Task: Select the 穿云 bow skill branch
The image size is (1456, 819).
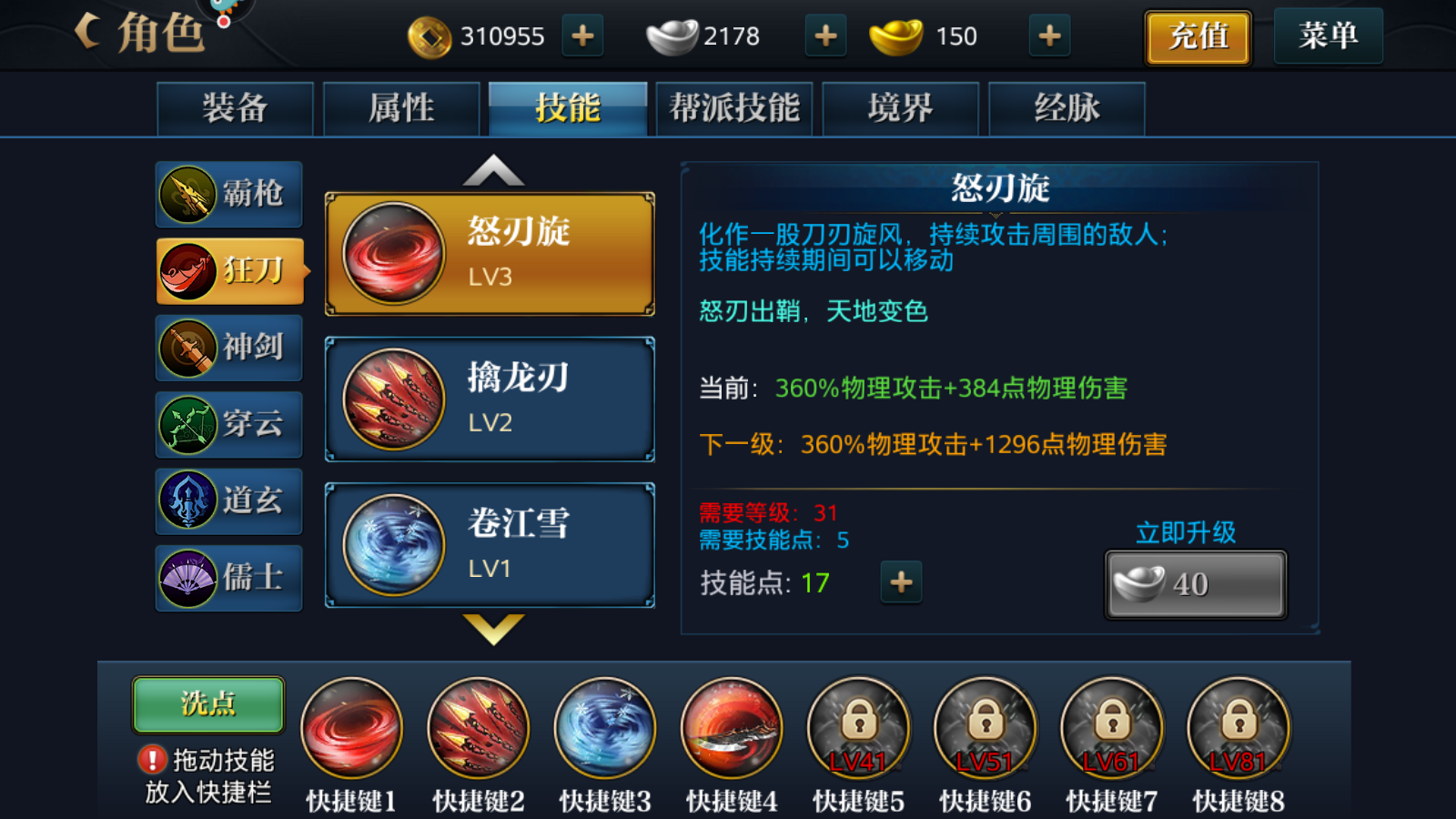Action: pos(227,424)
